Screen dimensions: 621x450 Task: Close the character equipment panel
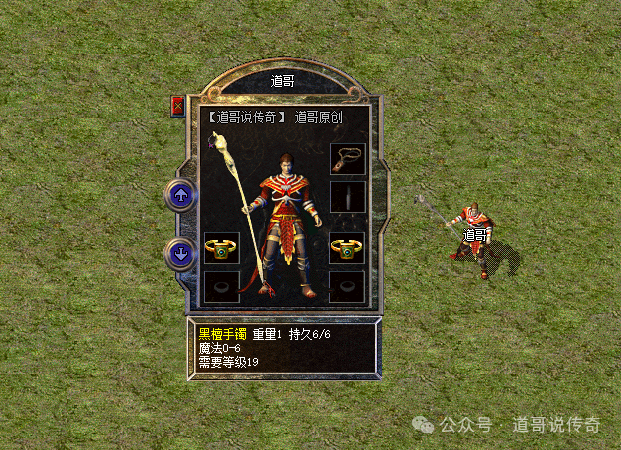point(178,106)
